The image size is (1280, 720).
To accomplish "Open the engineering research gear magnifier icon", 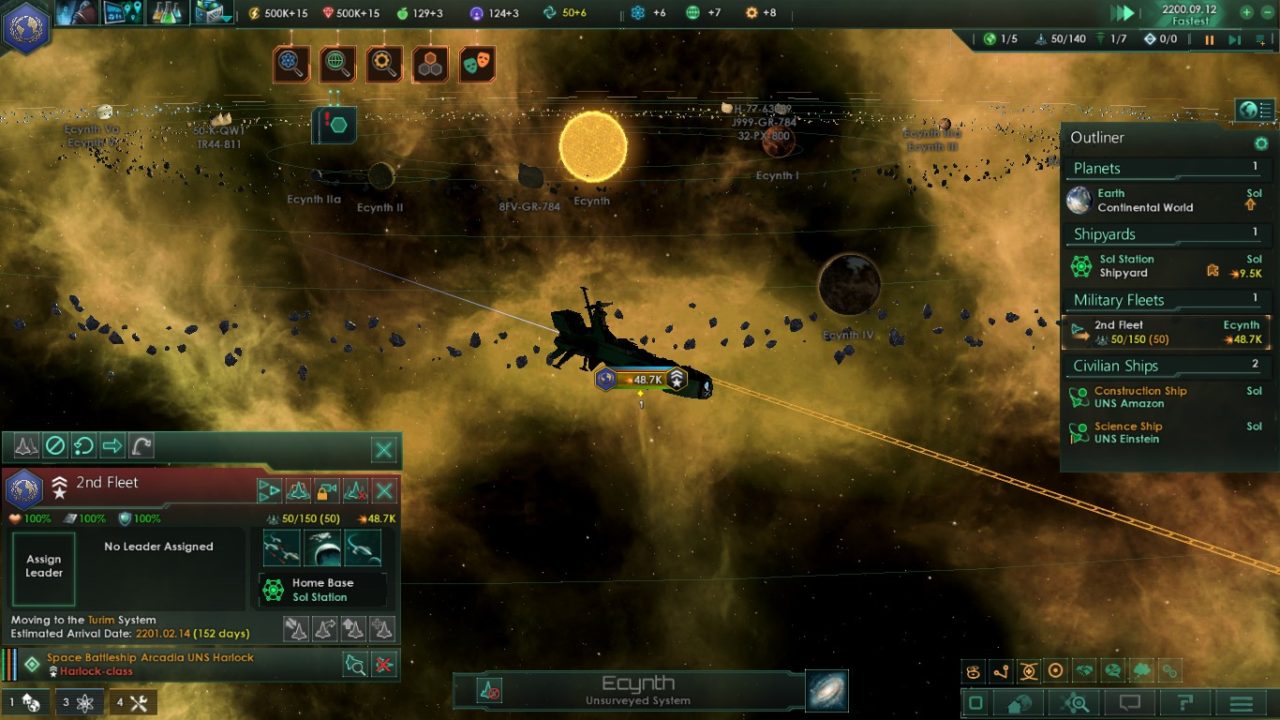I will 382,63.
